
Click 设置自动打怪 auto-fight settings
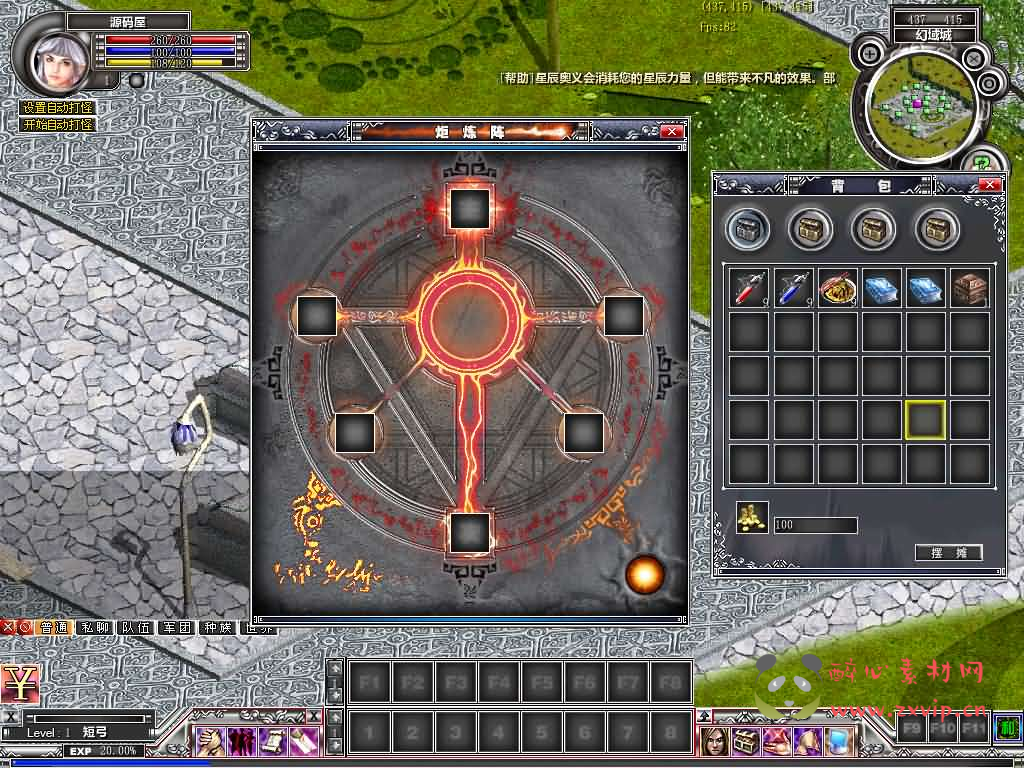[x=58, y=108]
